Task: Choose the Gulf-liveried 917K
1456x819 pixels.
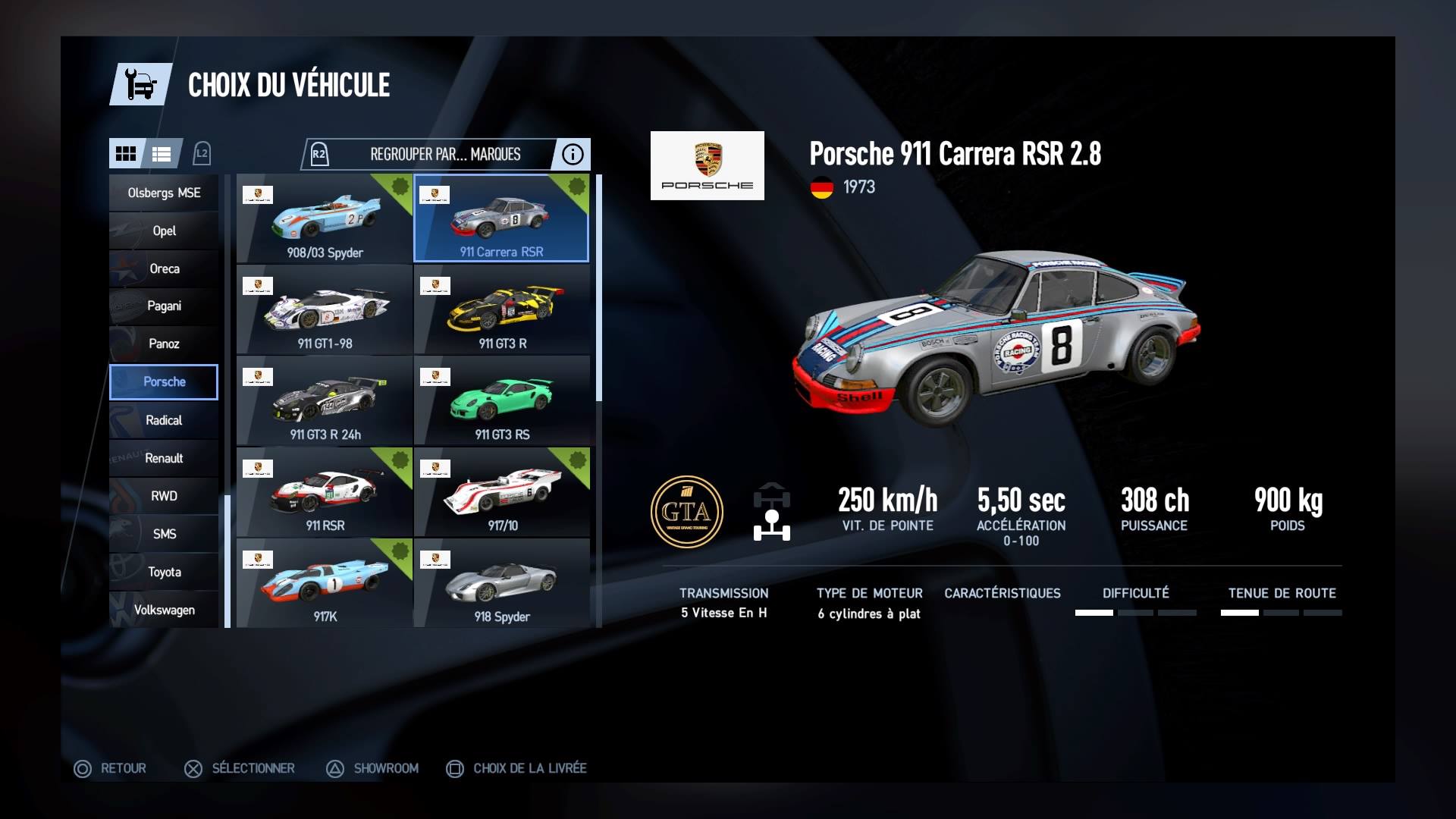Action: pos(325,582)
